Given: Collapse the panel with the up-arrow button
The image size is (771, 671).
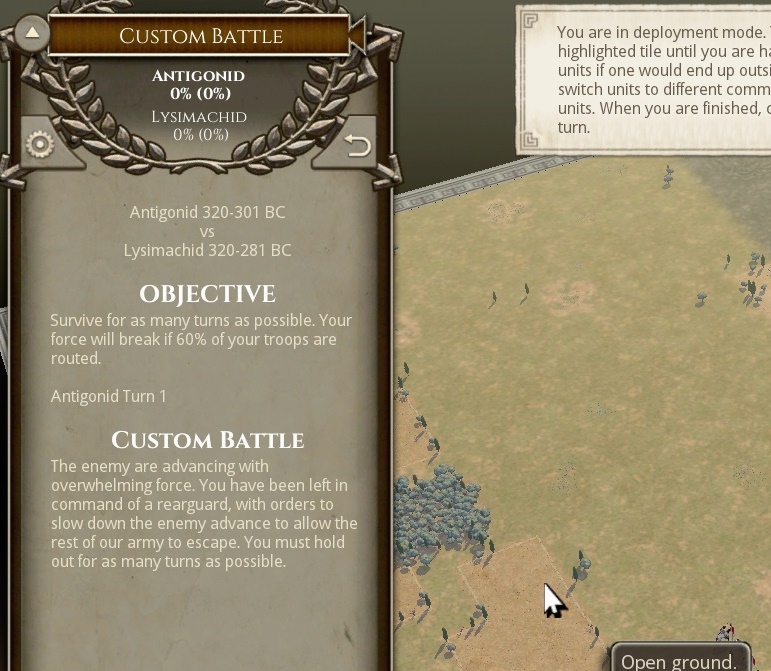Looking at the screenshot, I should 32,33.
